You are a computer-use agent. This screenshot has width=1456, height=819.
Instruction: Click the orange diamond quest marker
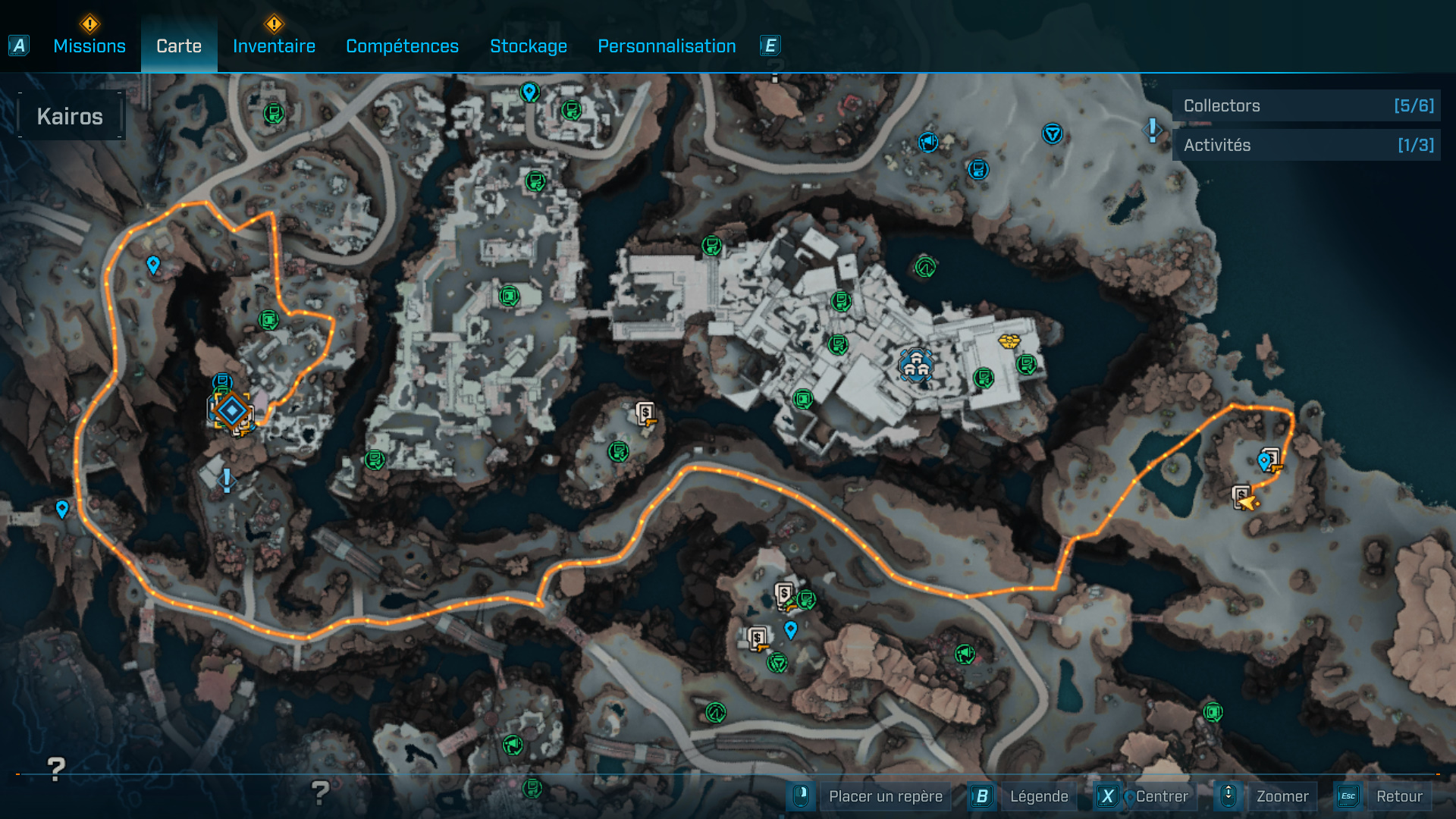click(x=231, y=412)
